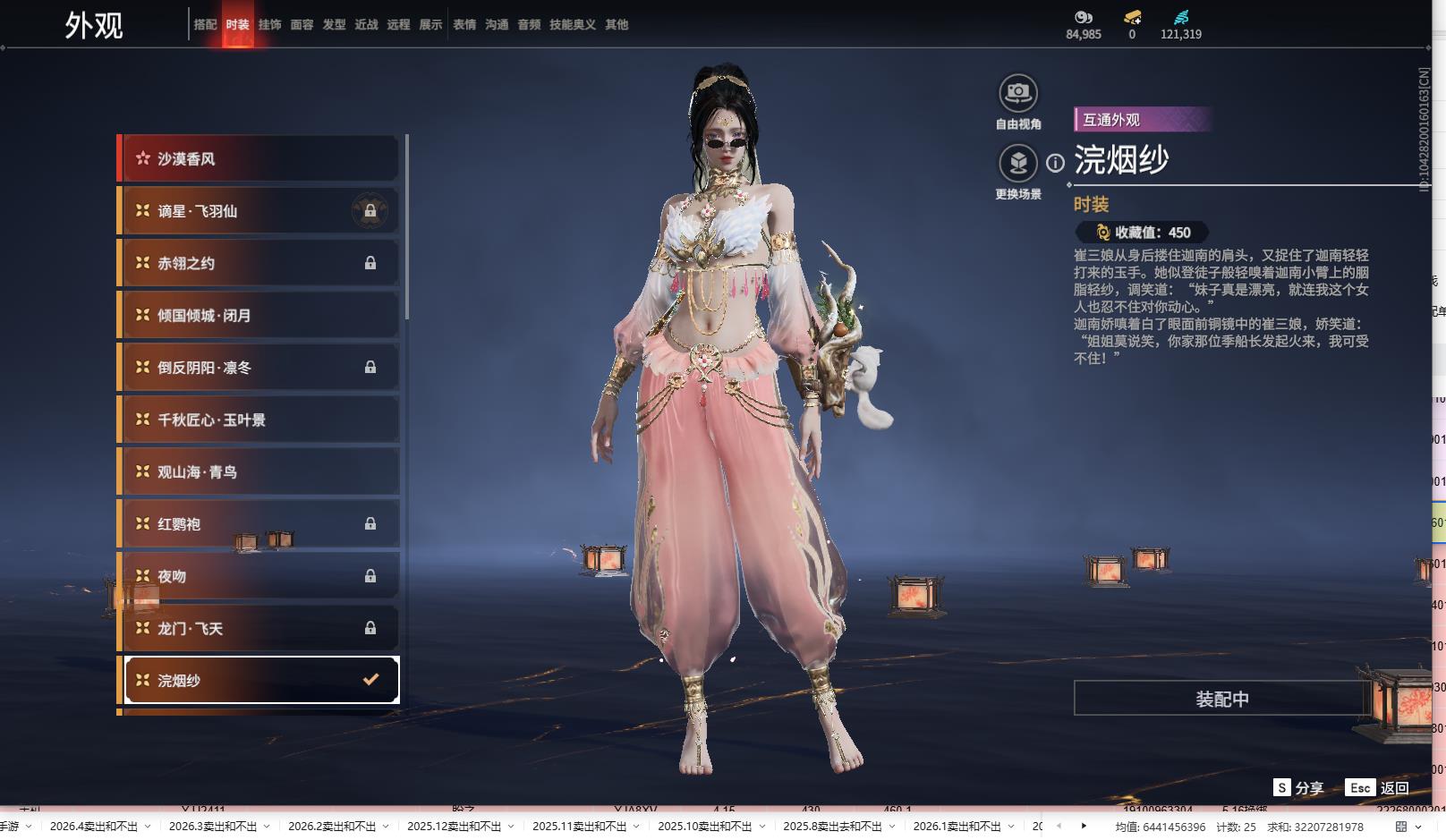The width and height of the screenshot is (1446, 840).
Task: Pick the 赤翎之约 outfit
Action: tap(259, 263)
